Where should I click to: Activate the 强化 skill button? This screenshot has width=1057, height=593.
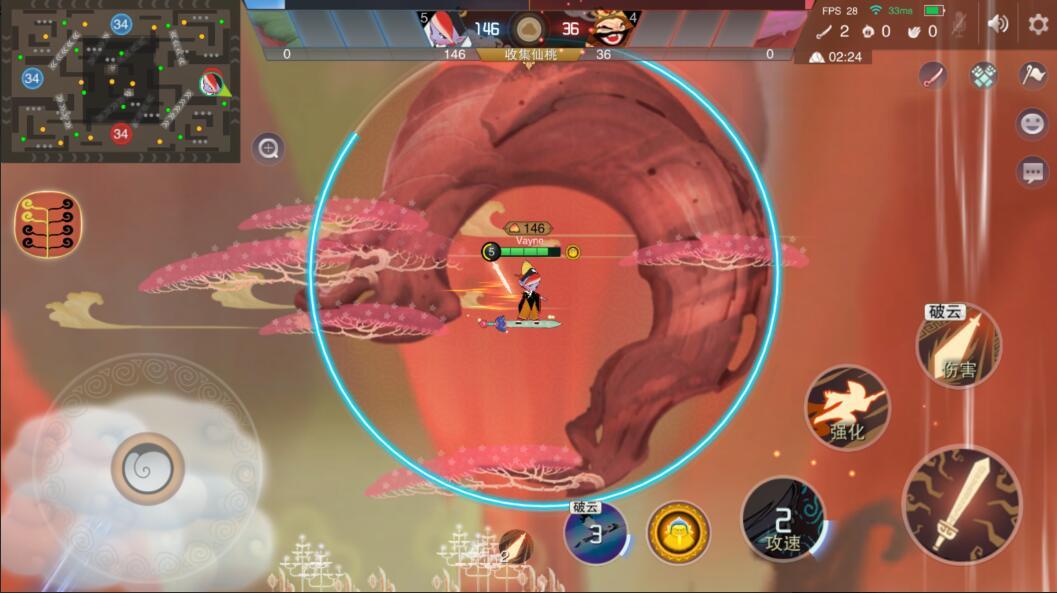[x=847, y=407]
